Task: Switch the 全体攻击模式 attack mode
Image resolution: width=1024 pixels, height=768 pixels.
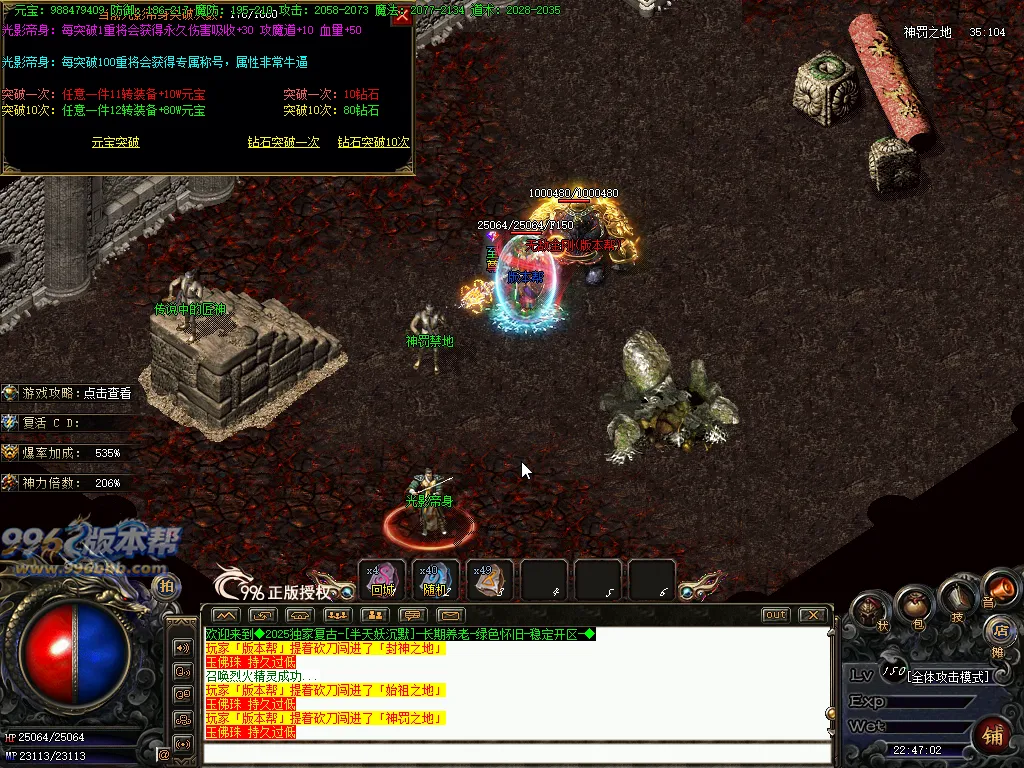Action: (x=947, y=677)
